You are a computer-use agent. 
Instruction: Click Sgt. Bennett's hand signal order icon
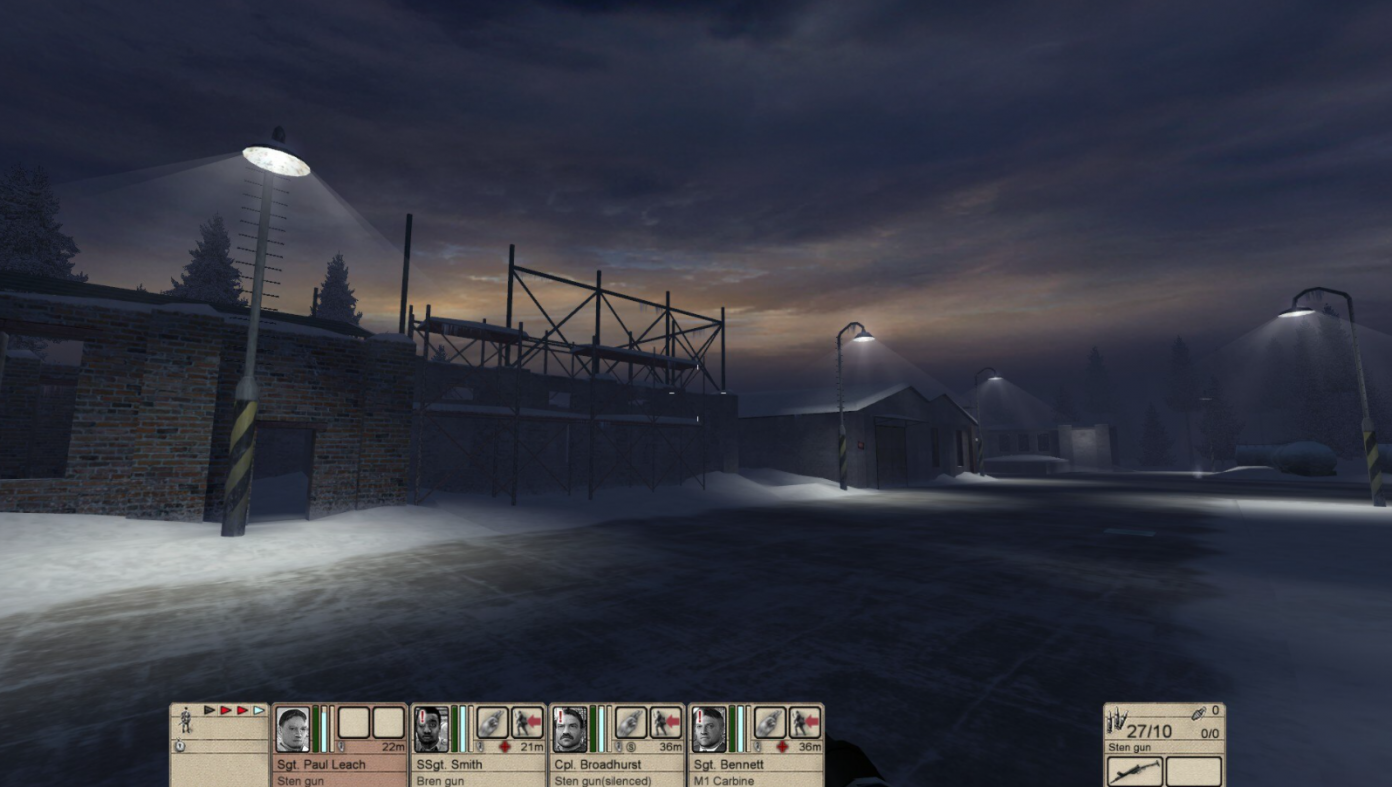click(x=769, y=722)
